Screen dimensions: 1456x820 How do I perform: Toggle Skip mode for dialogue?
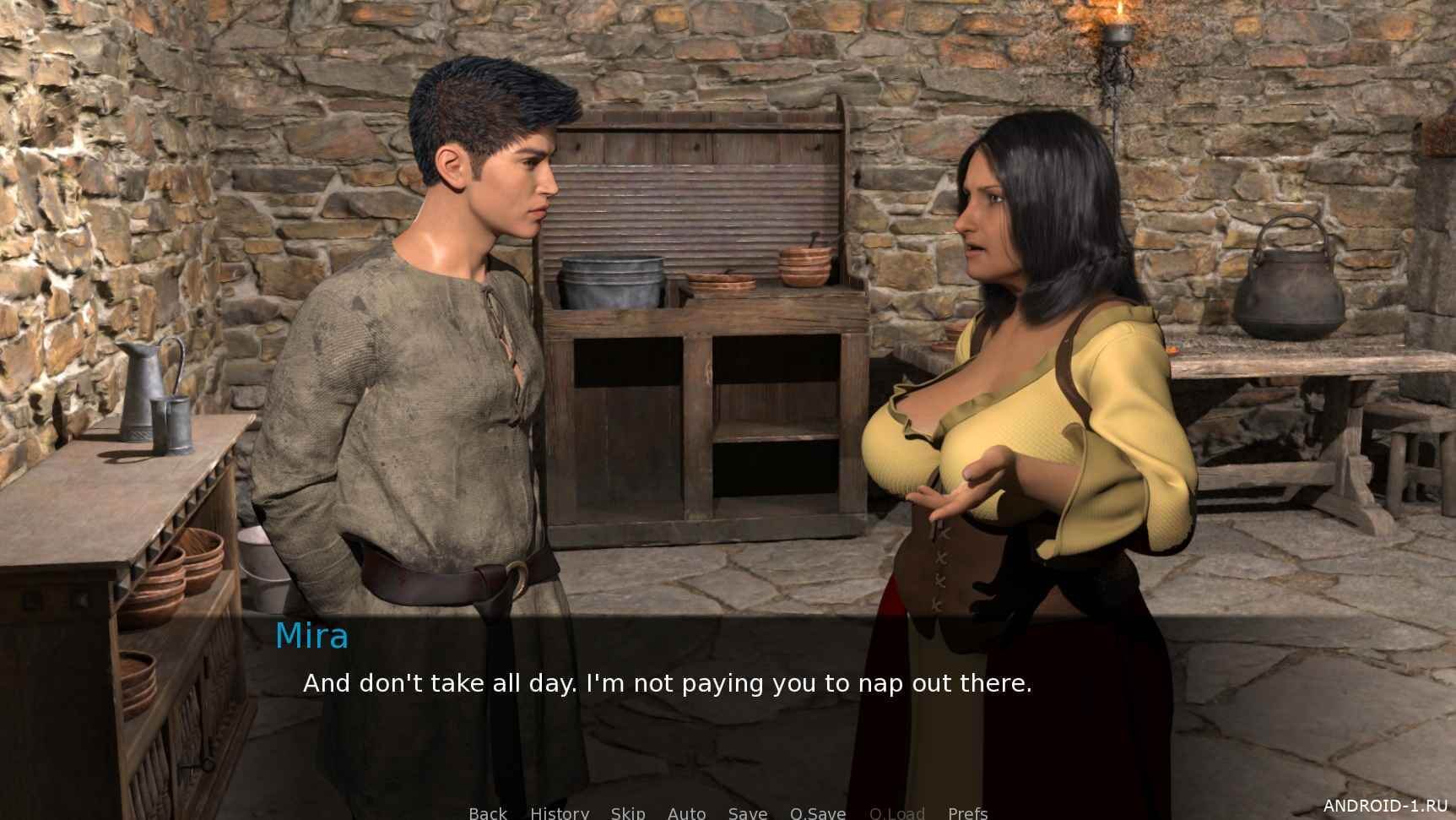628,812
